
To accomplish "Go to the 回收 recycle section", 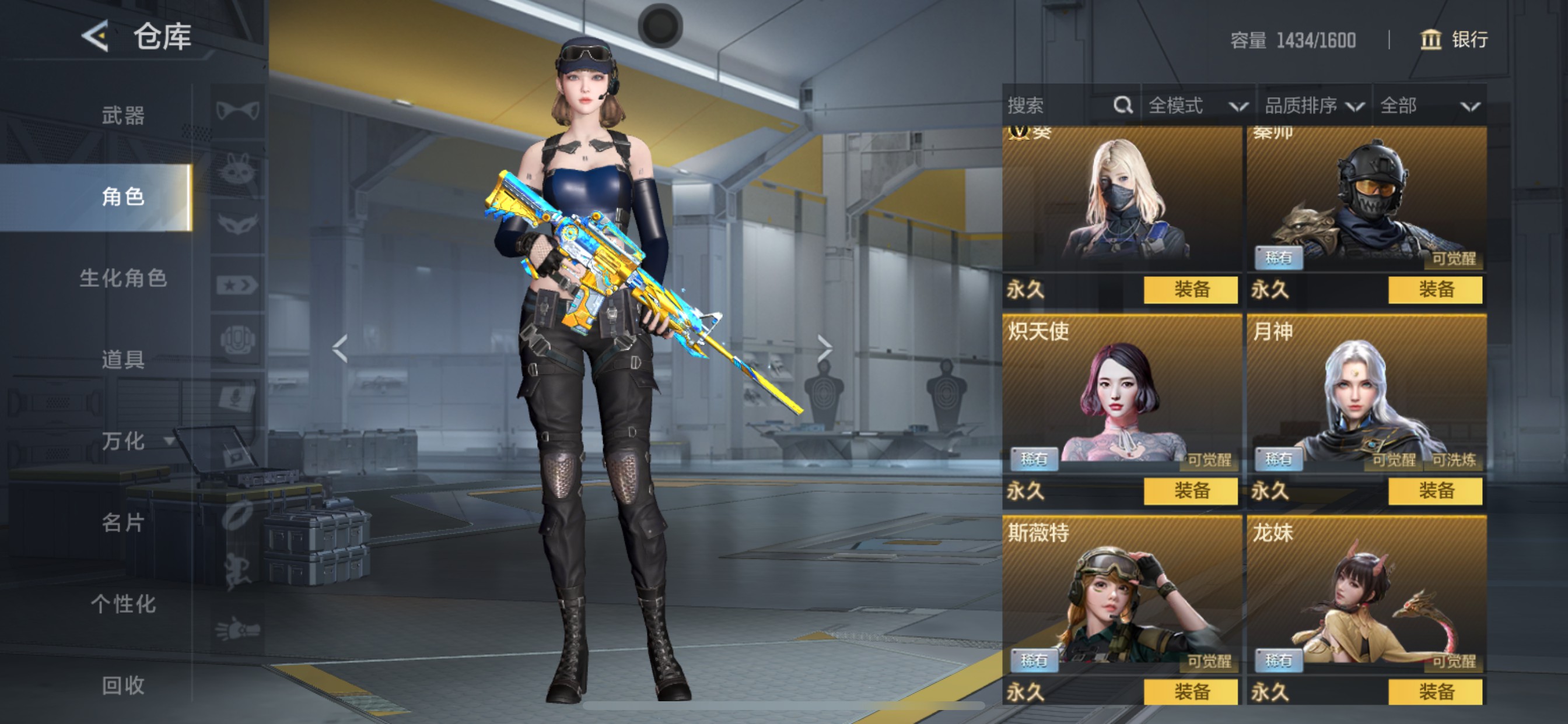I will 123,686.
